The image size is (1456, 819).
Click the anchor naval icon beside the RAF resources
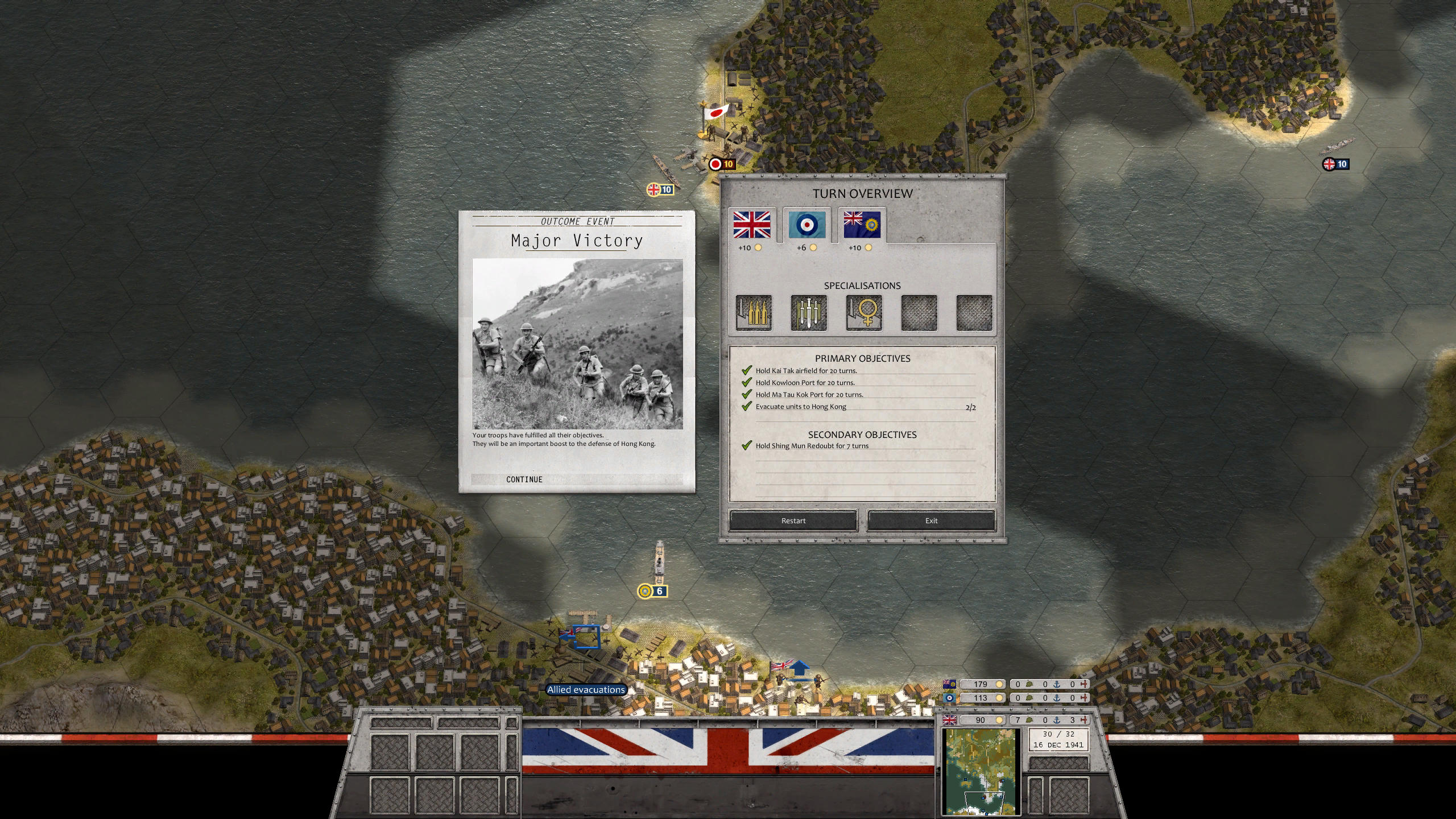pos(1057,698)
